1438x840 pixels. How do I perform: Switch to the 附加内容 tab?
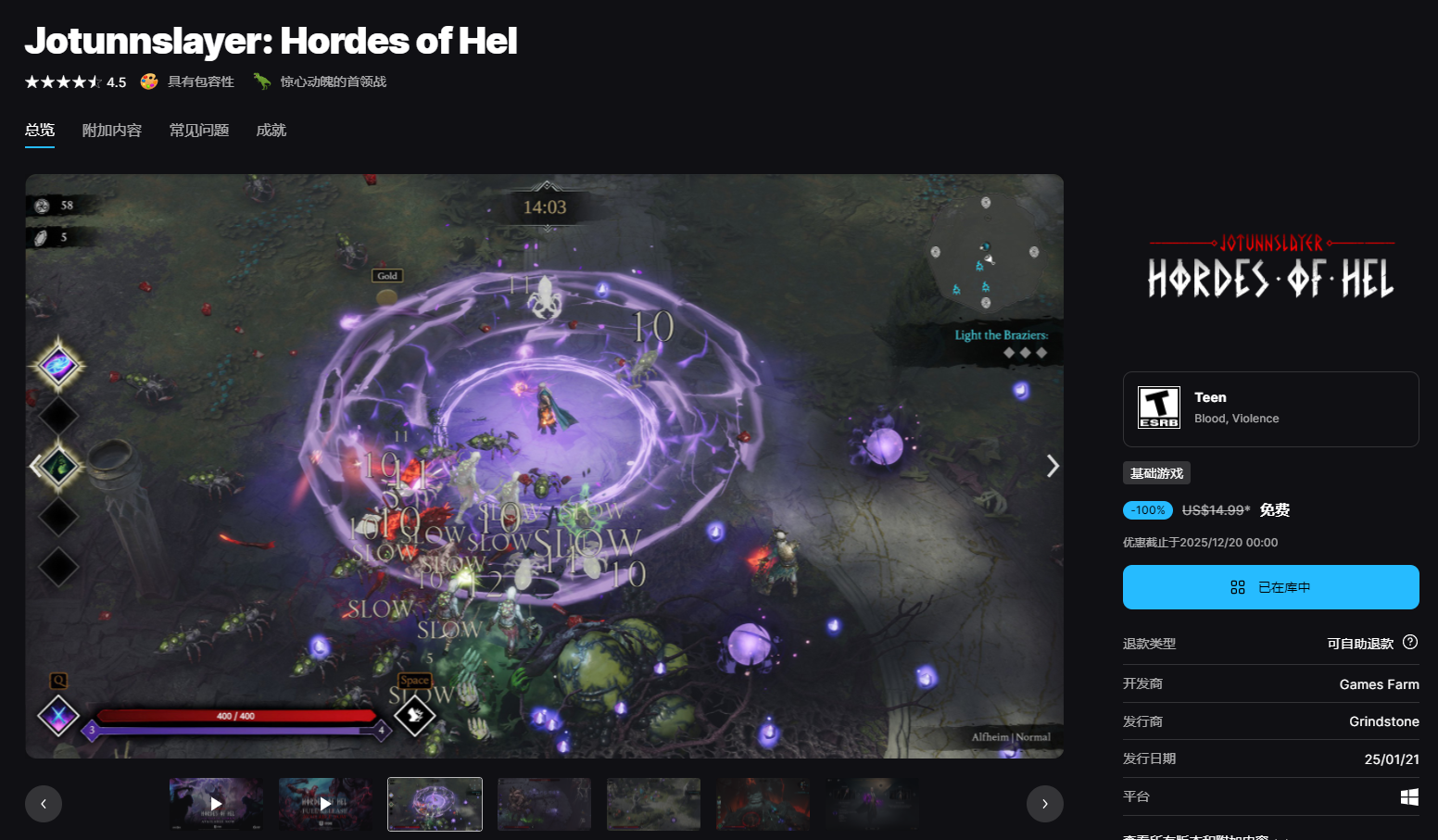click(x=112, y=131)
